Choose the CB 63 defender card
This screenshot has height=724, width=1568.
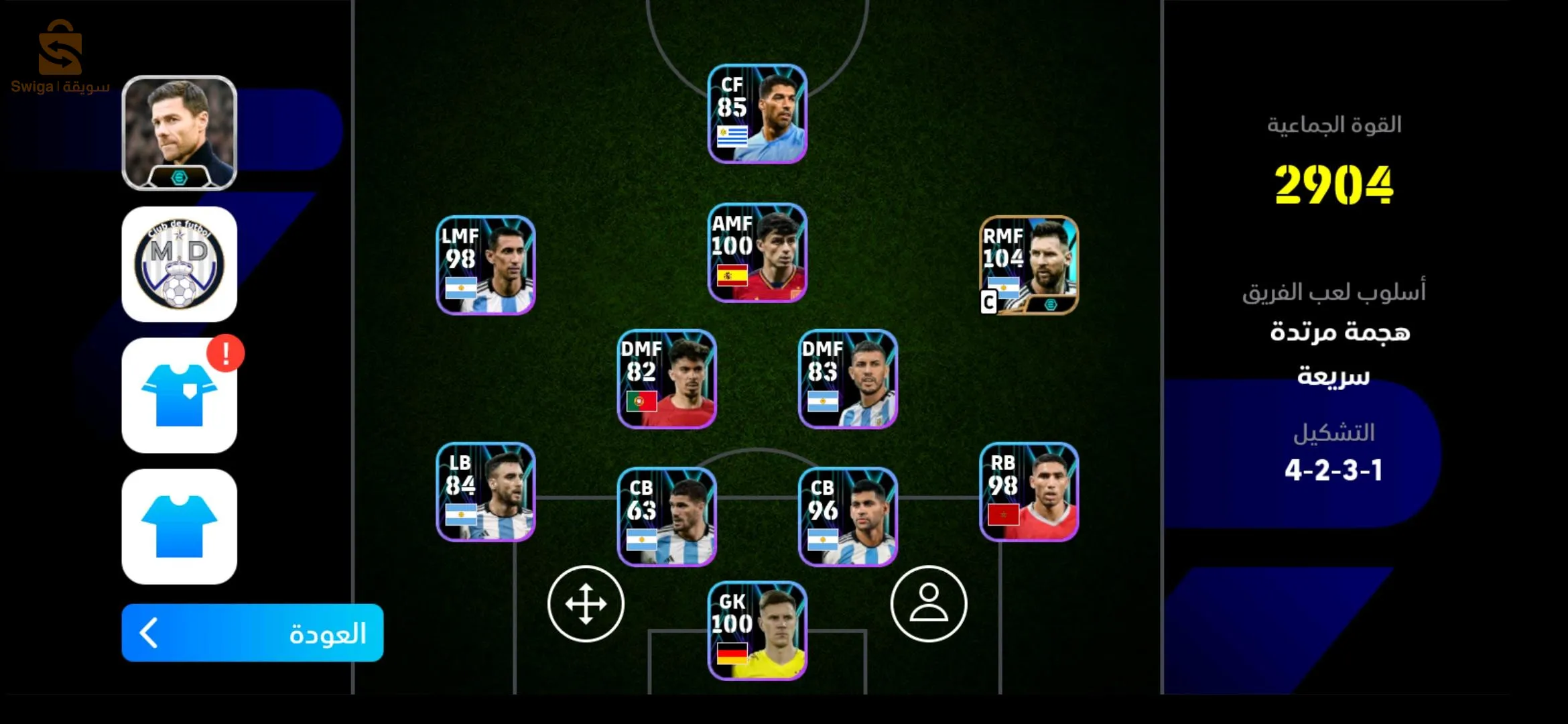tap(667, 517)
